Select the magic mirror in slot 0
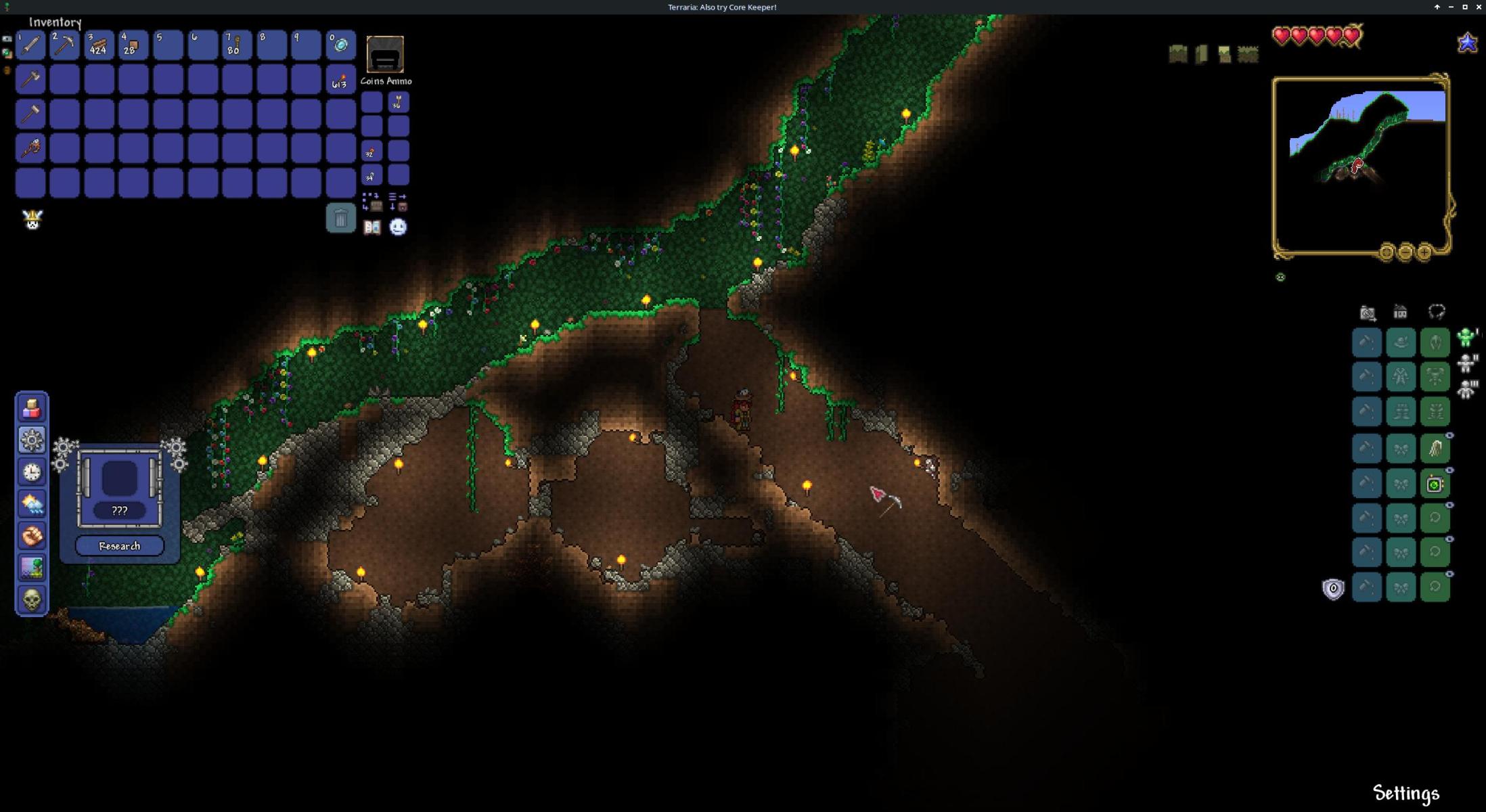This screenshot has height=812, width=1486. (x=340, y=45)
